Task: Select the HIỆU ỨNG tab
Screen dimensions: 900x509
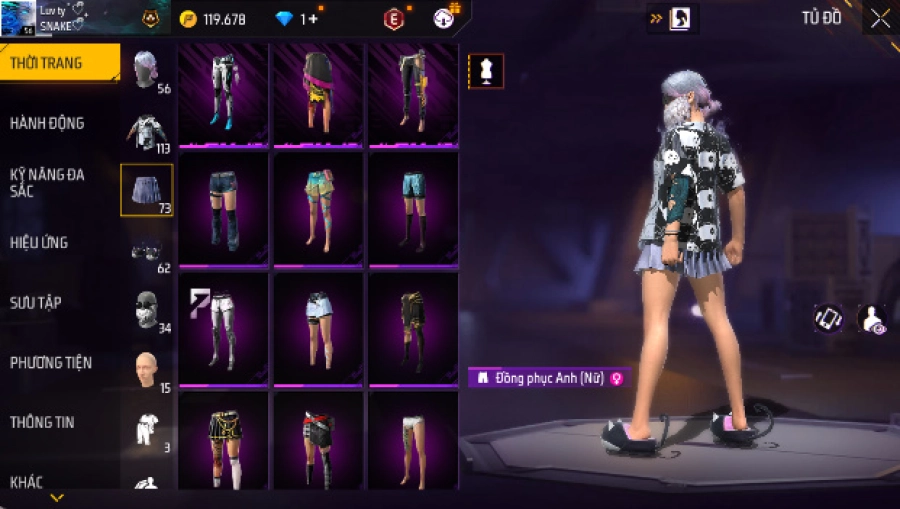Action: (x=40, y=243)
